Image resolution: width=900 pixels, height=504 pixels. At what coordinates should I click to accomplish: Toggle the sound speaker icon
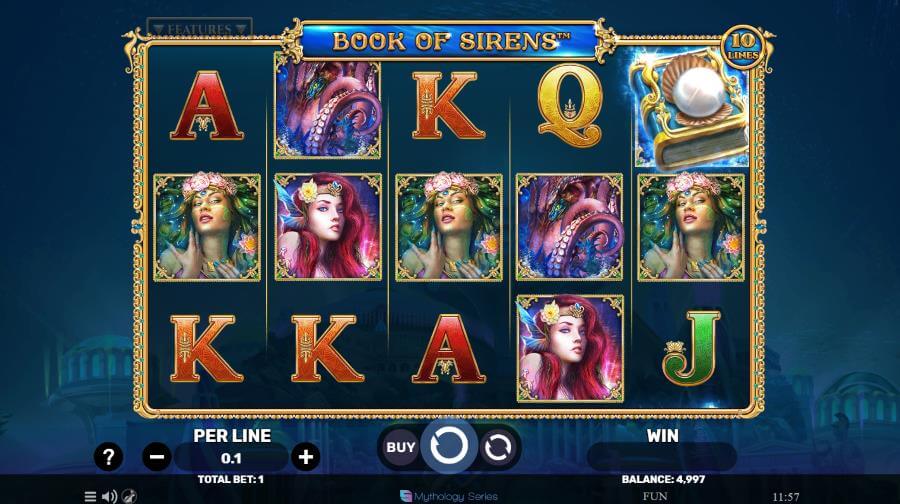click(x=109, y=496)
